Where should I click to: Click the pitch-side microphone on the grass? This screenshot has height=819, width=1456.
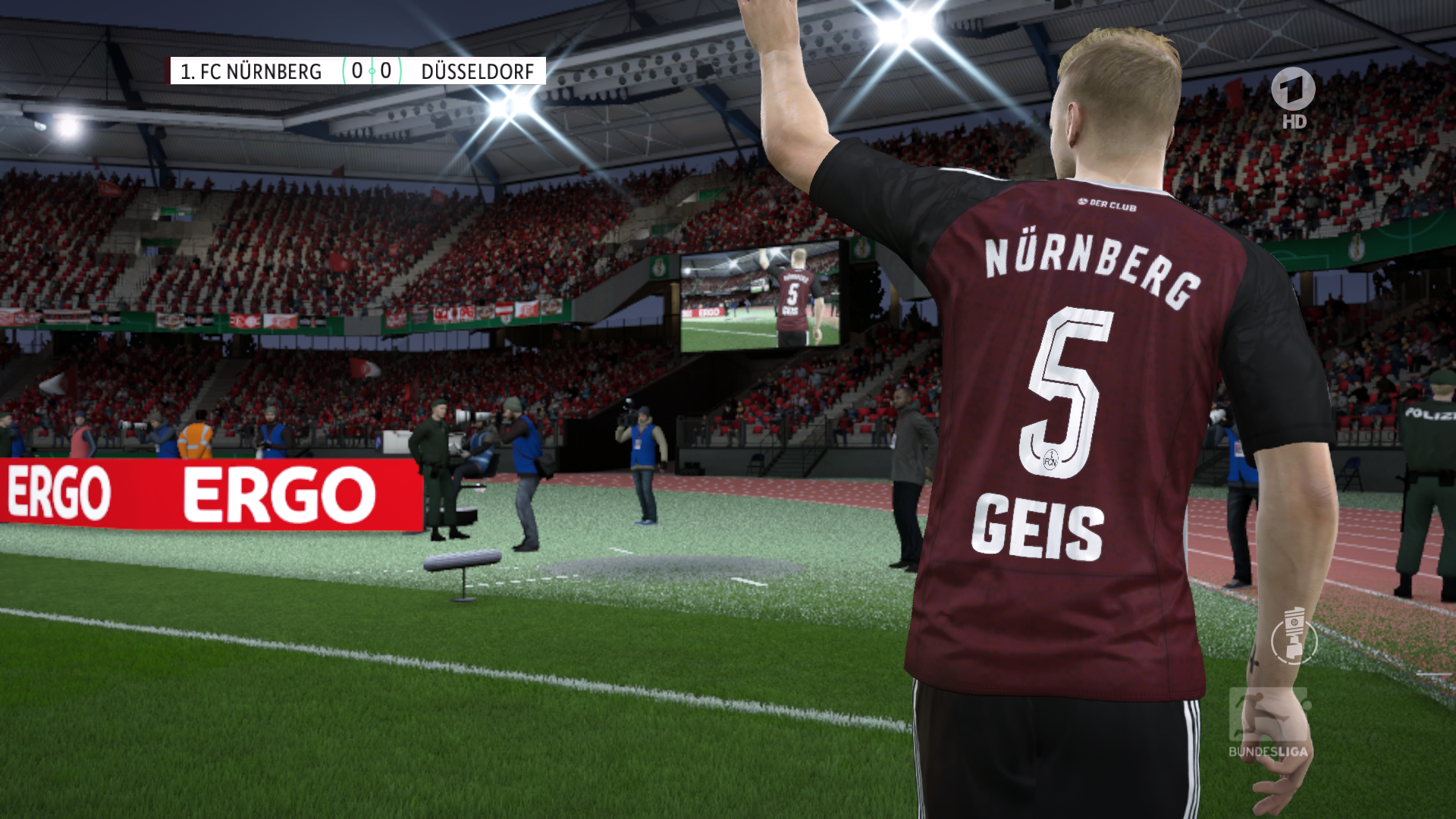tap(460, 561)
